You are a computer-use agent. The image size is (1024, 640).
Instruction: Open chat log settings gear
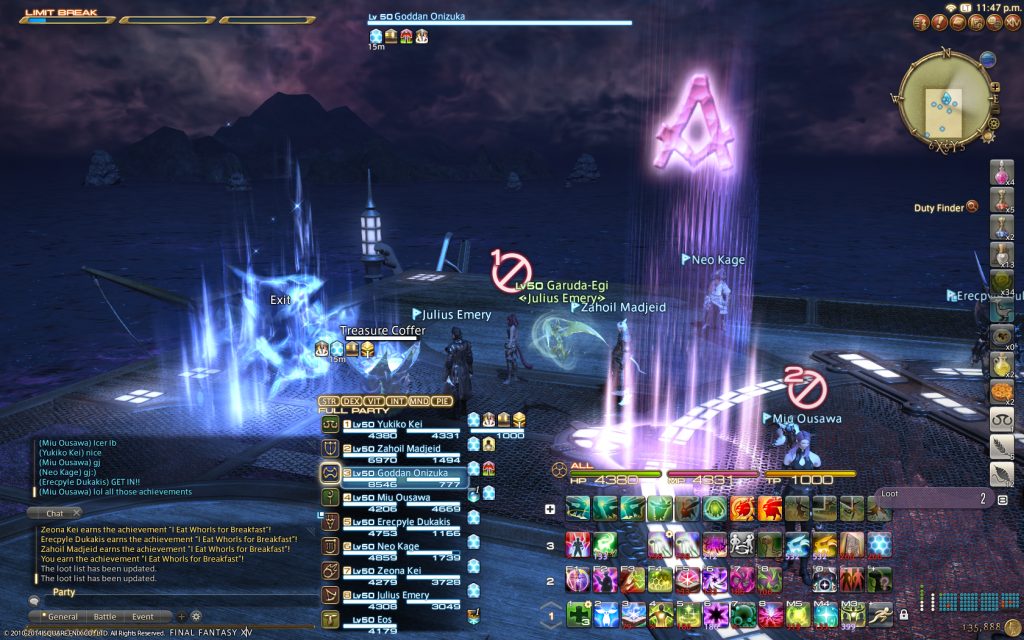[197, 617]
